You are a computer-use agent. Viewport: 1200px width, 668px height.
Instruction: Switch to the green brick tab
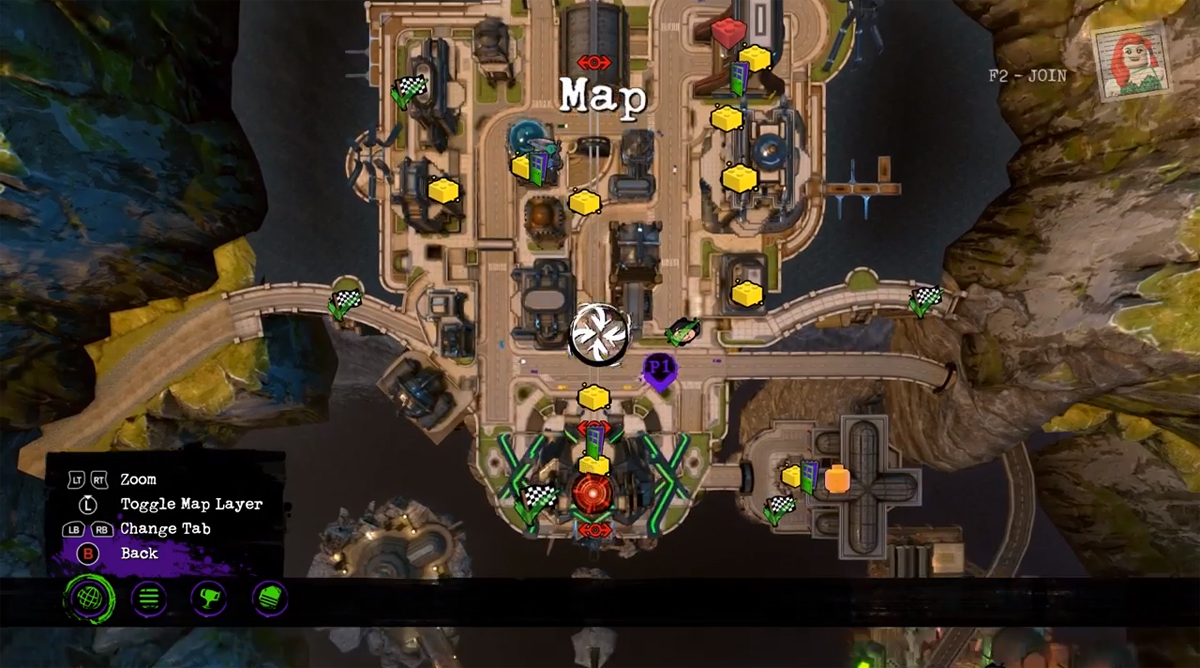point(270,599)
